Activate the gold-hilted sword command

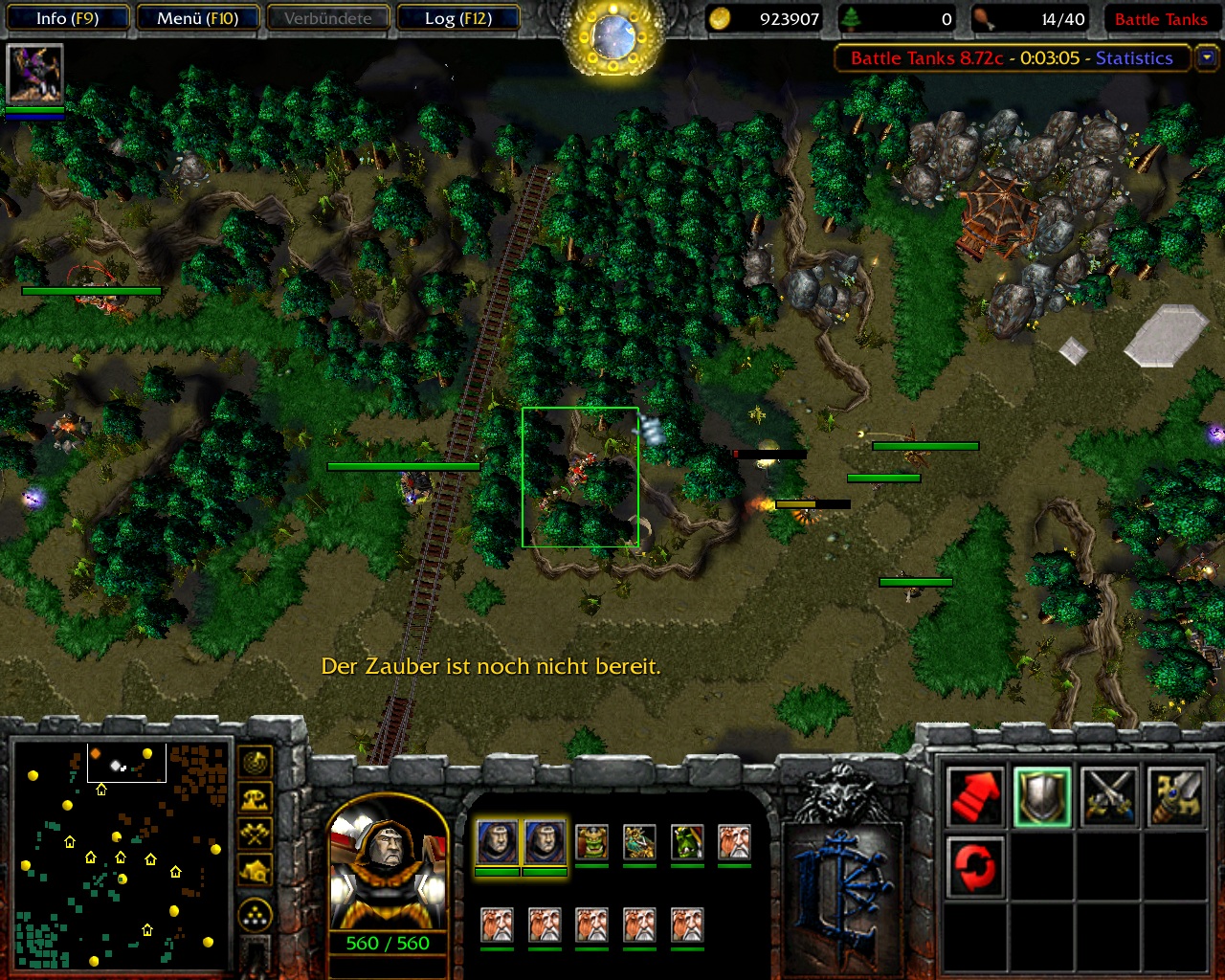(x=1176, y=796)
